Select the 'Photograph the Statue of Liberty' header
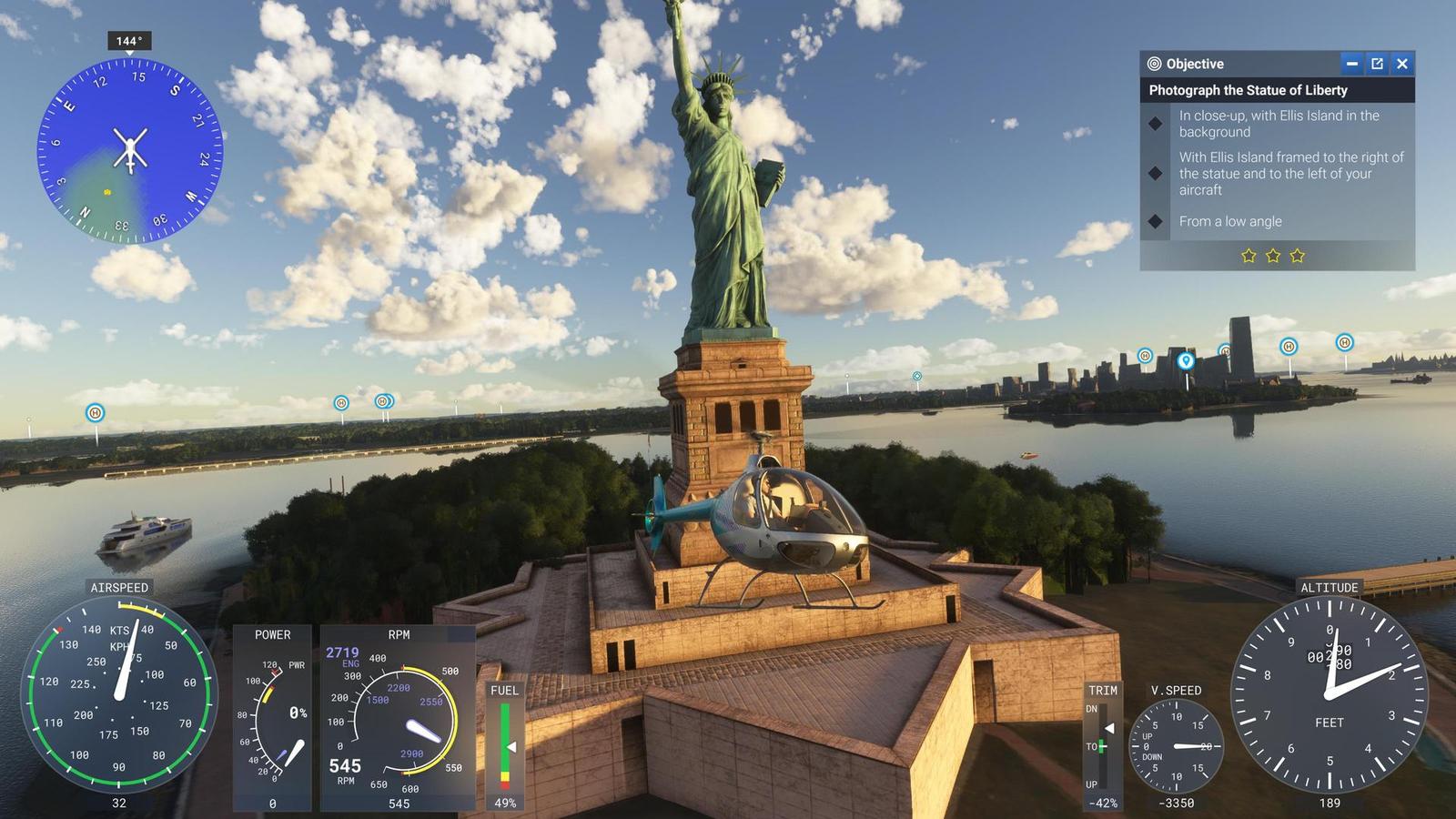Image resolution: width=1456 pixels, height=819 pixels. point(1249,91)
